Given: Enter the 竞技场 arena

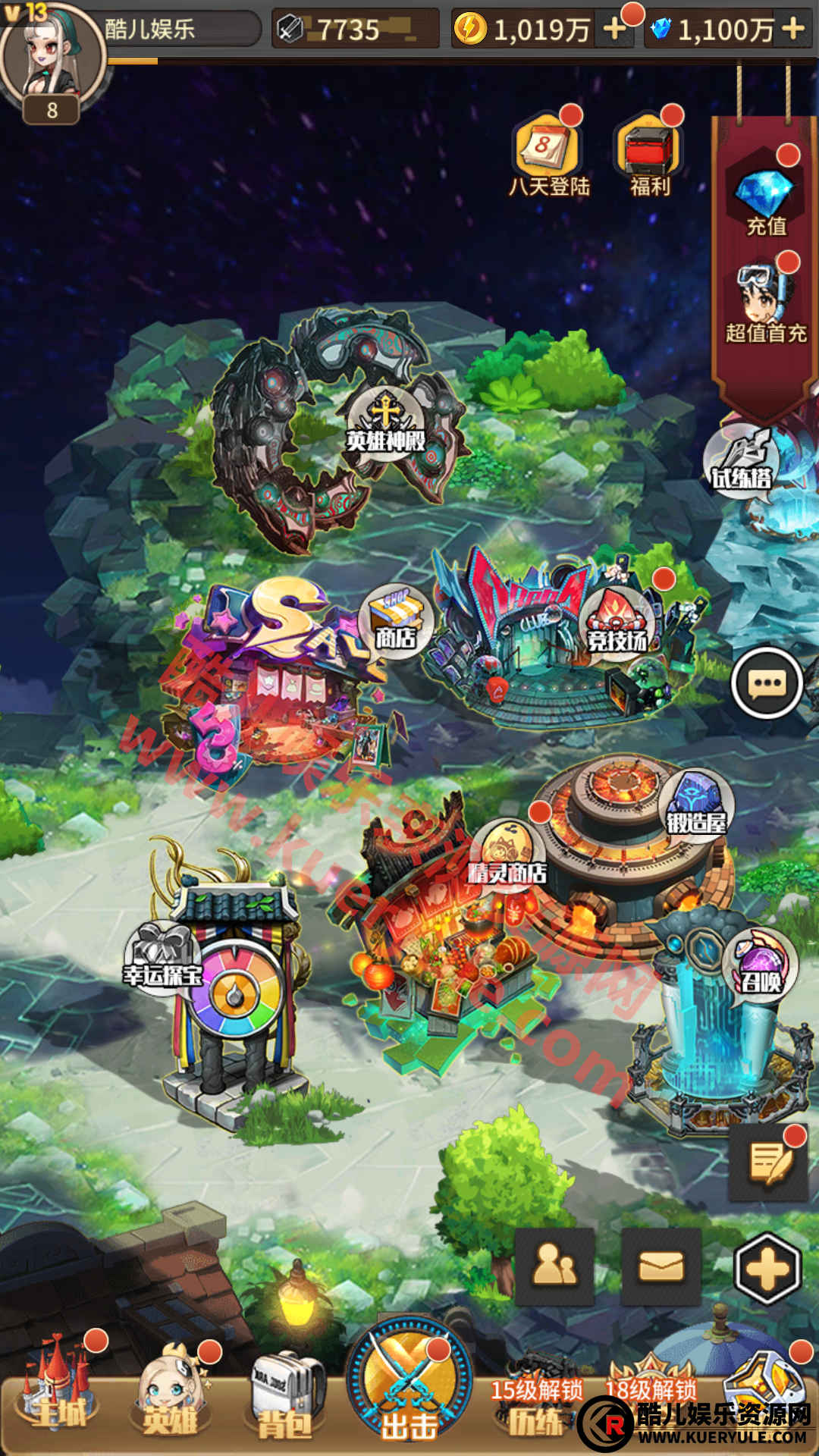Looking at the screenshot, I should [x=618, y=623].
